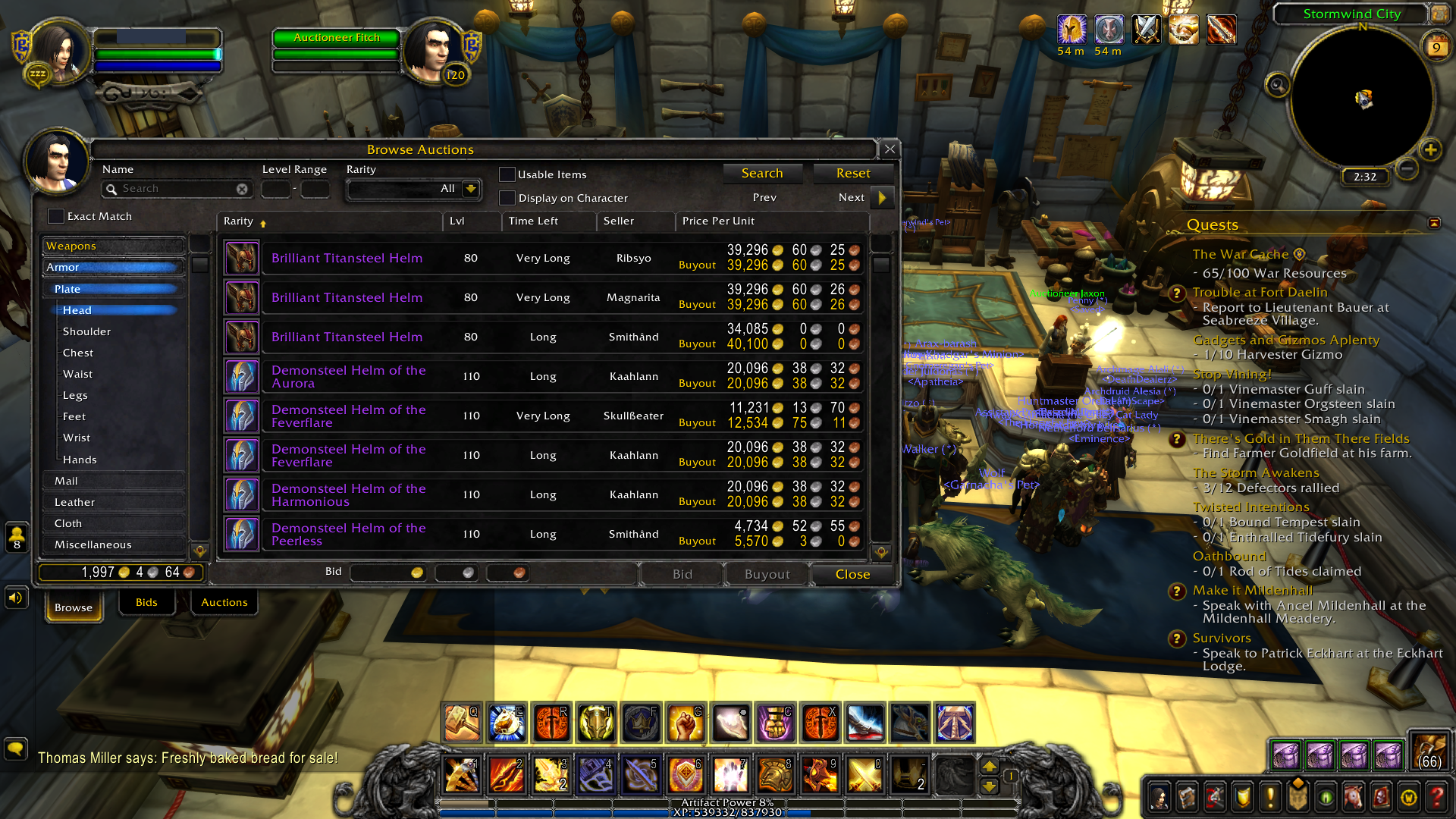The height and width of the screenshot is (819, 1456).
Task: Open the Rarity dropdown set to All
Action: (470, 189)
